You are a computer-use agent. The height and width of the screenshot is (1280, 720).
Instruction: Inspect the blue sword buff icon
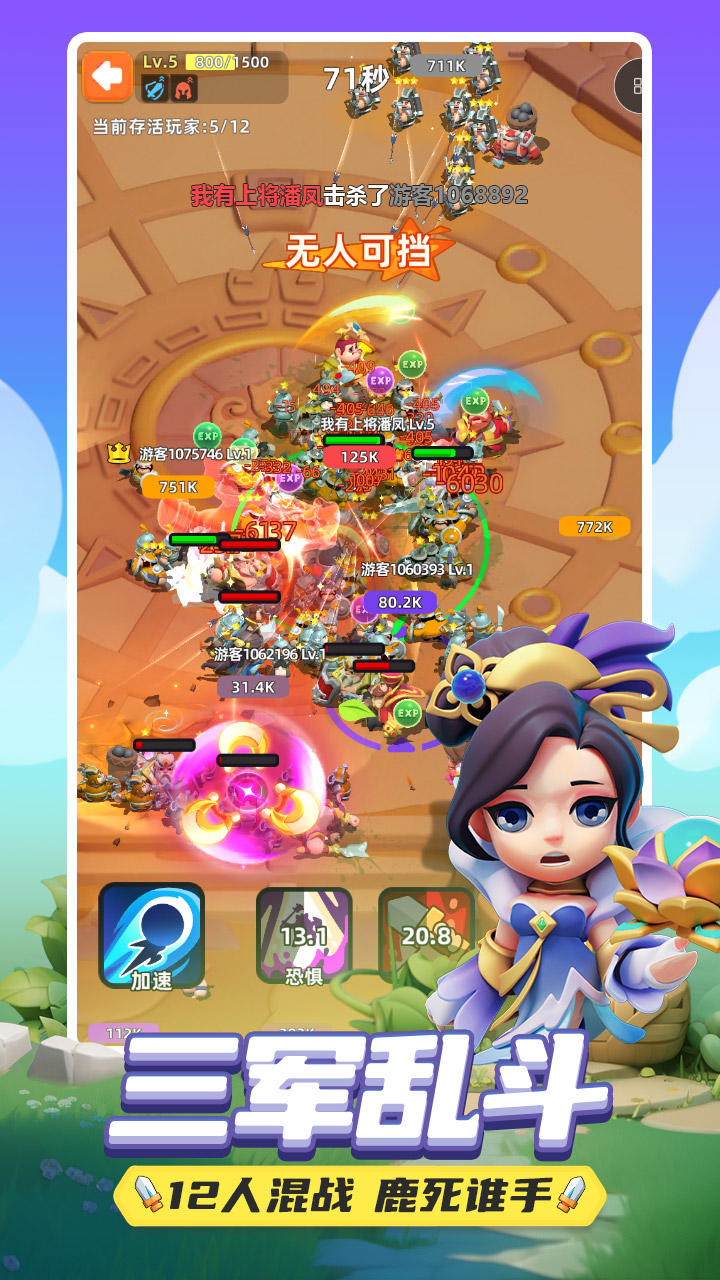tap(155, 89)
